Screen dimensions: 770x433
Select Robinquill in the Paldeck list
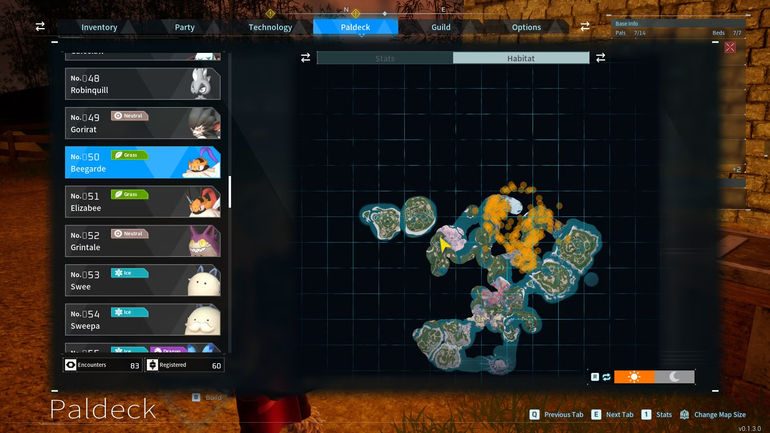tap(142, 84)
